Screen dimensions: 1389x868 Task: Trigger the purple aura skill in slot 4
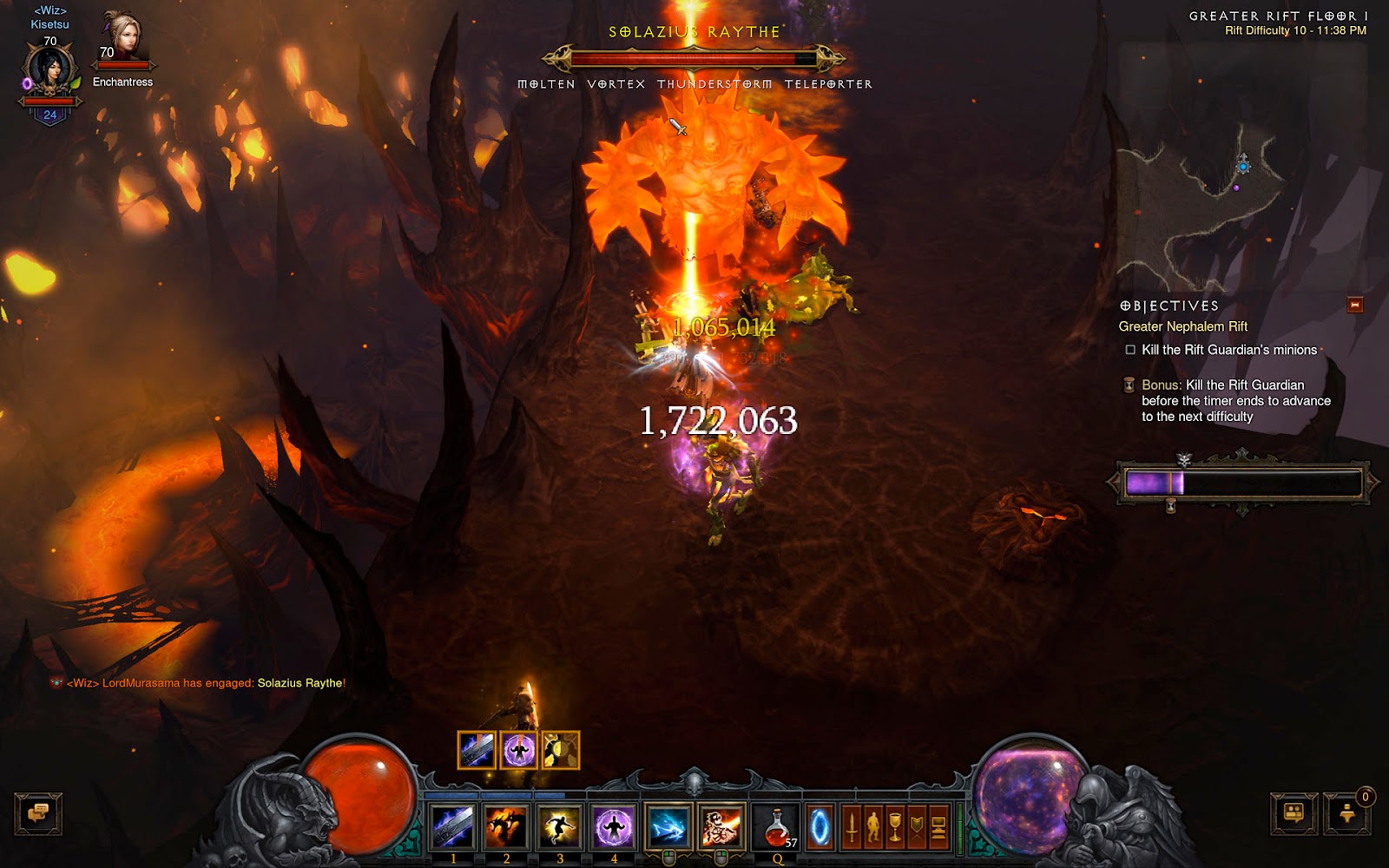tap(614, 826)
